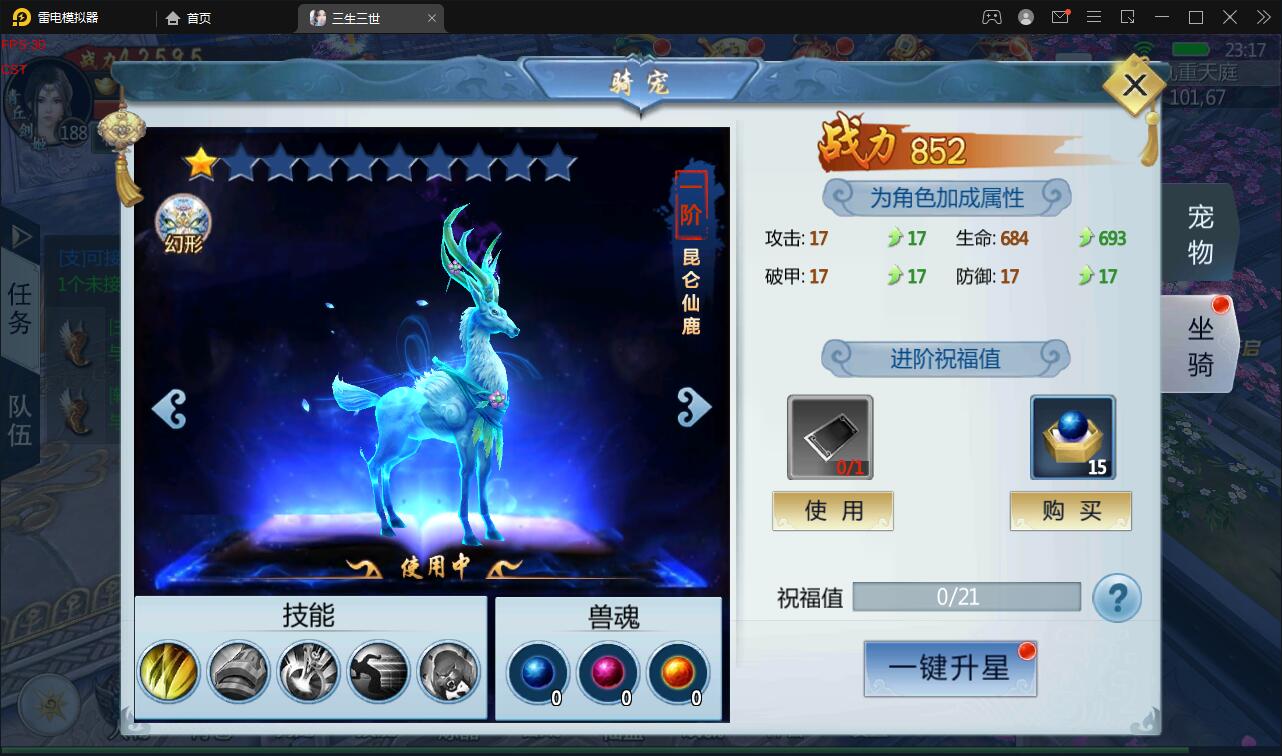The image size is (1282, 756).
Task: Open the LDPlayer hamburger menu at top right
Action: pos(1094,17)
